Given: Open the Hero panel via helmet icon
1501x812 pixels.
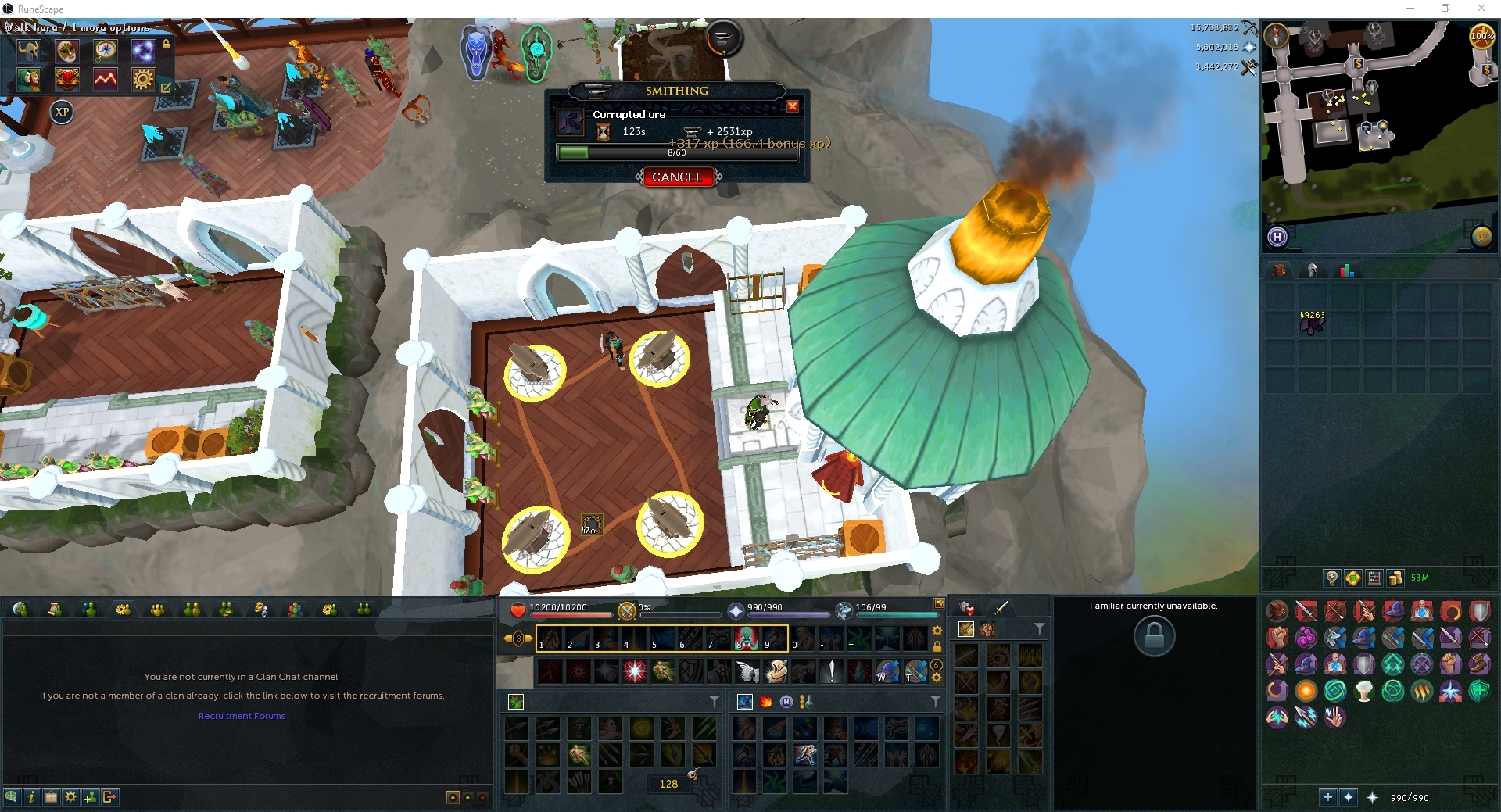Looking at the screenshot, I should 29,52.
